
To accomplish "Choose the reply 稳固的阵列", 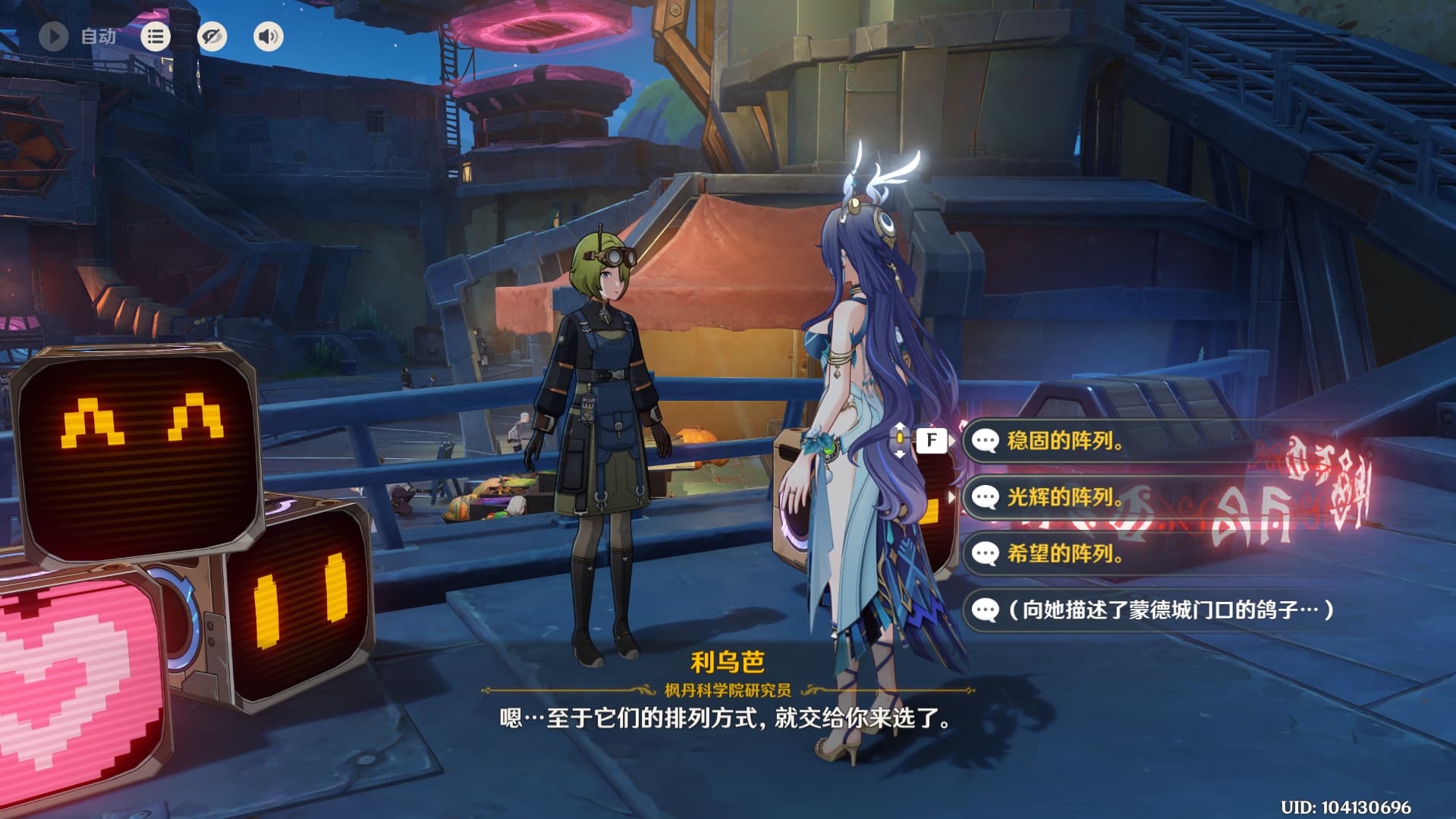I will [1064, 440].
